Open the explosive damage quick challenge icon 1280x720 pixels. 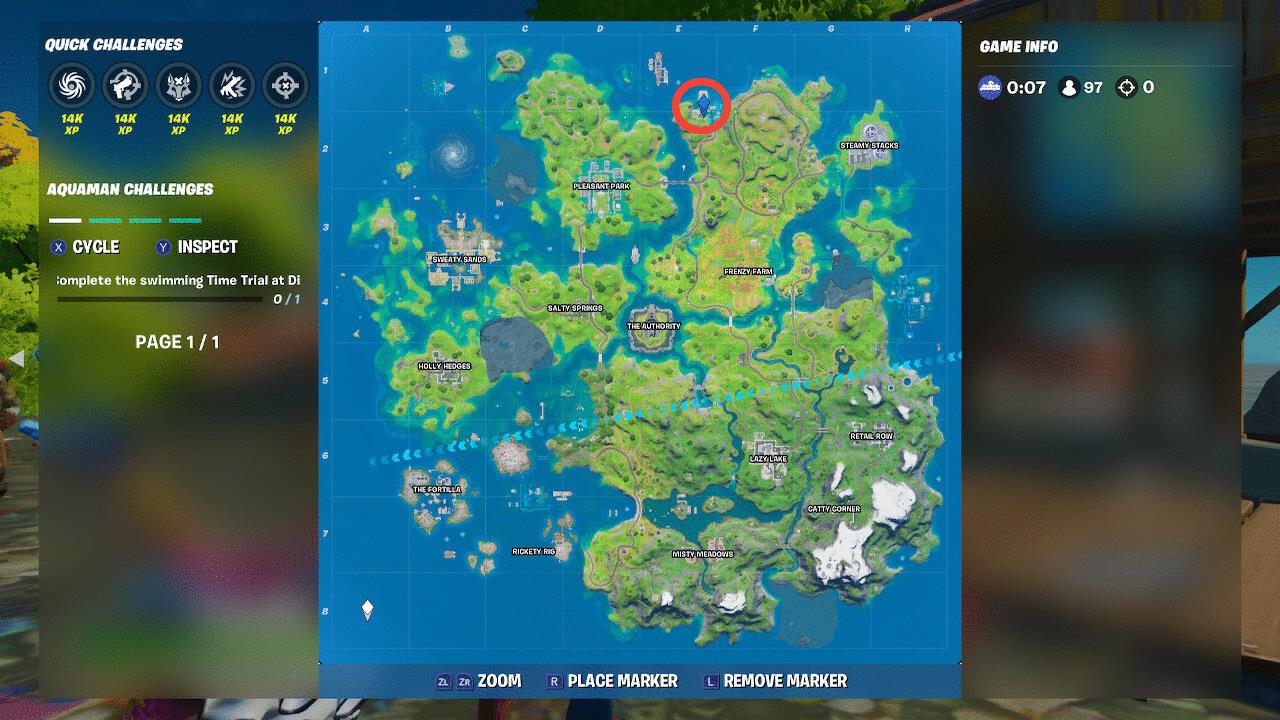point(230,86)
